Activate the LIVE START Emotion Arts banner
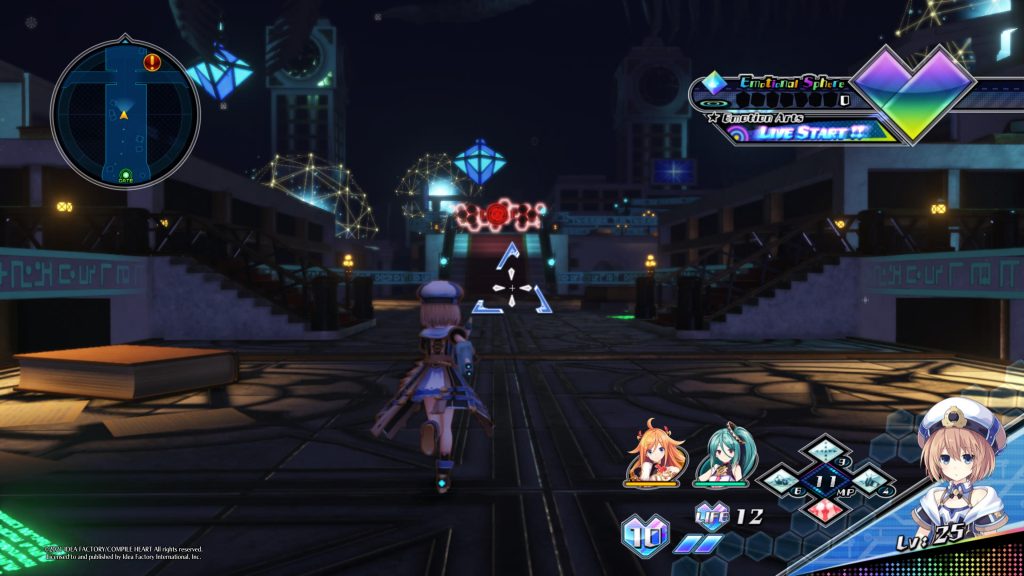1024x576 pixels. coord(810,132)
